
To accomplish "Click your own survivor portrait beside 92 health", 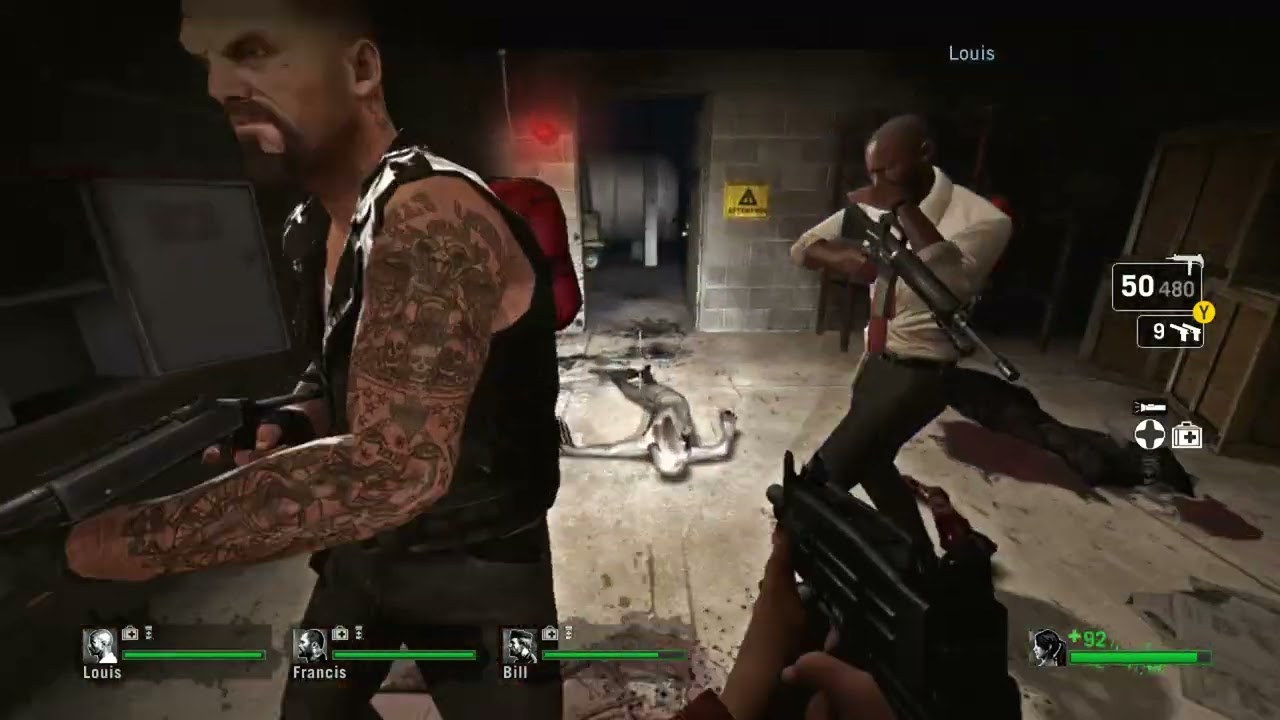I will [1047, 648].
